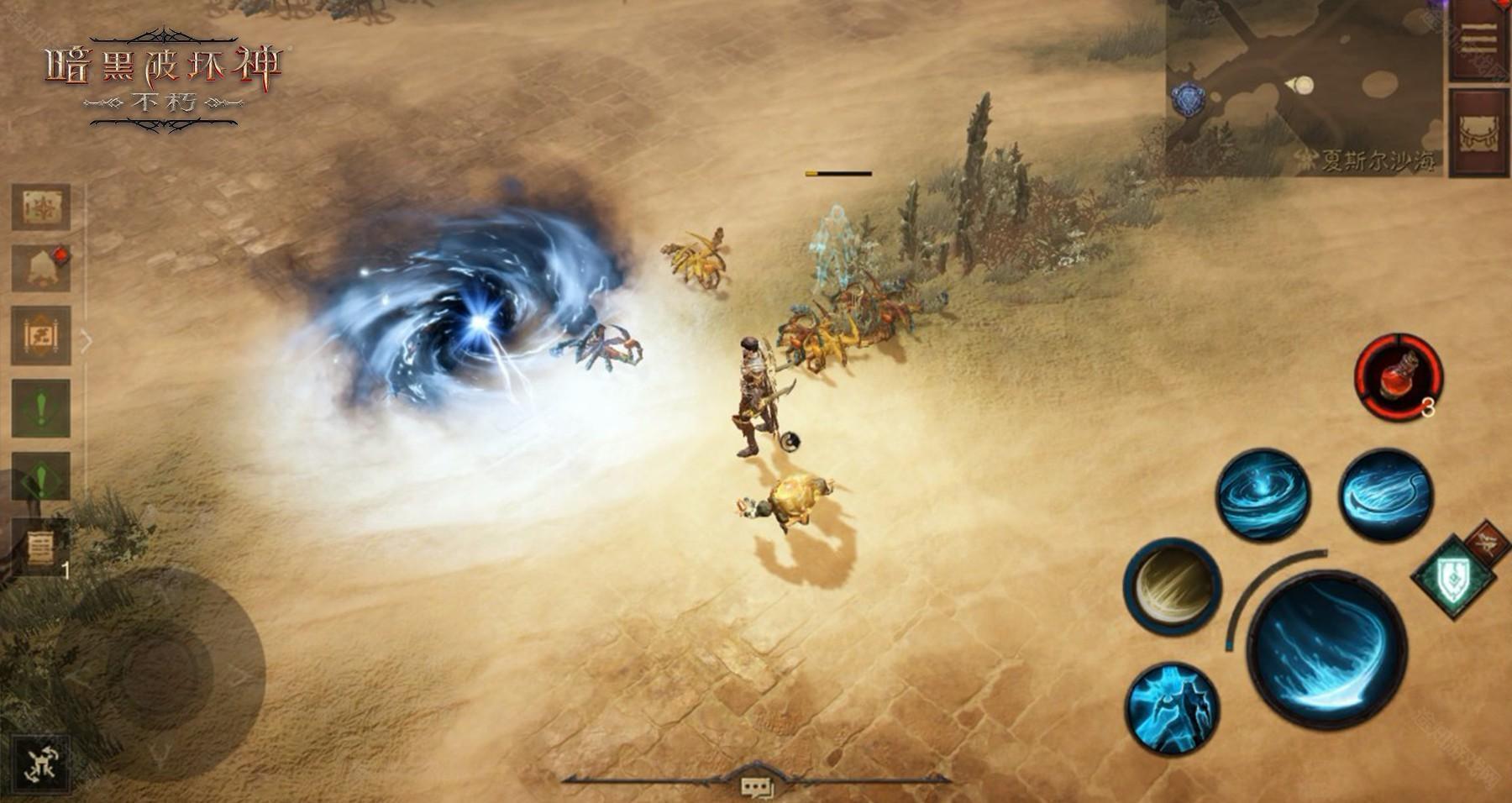Toggle the crossed arrows icon in the corner
1512x803 pixels.
[39, 763]
